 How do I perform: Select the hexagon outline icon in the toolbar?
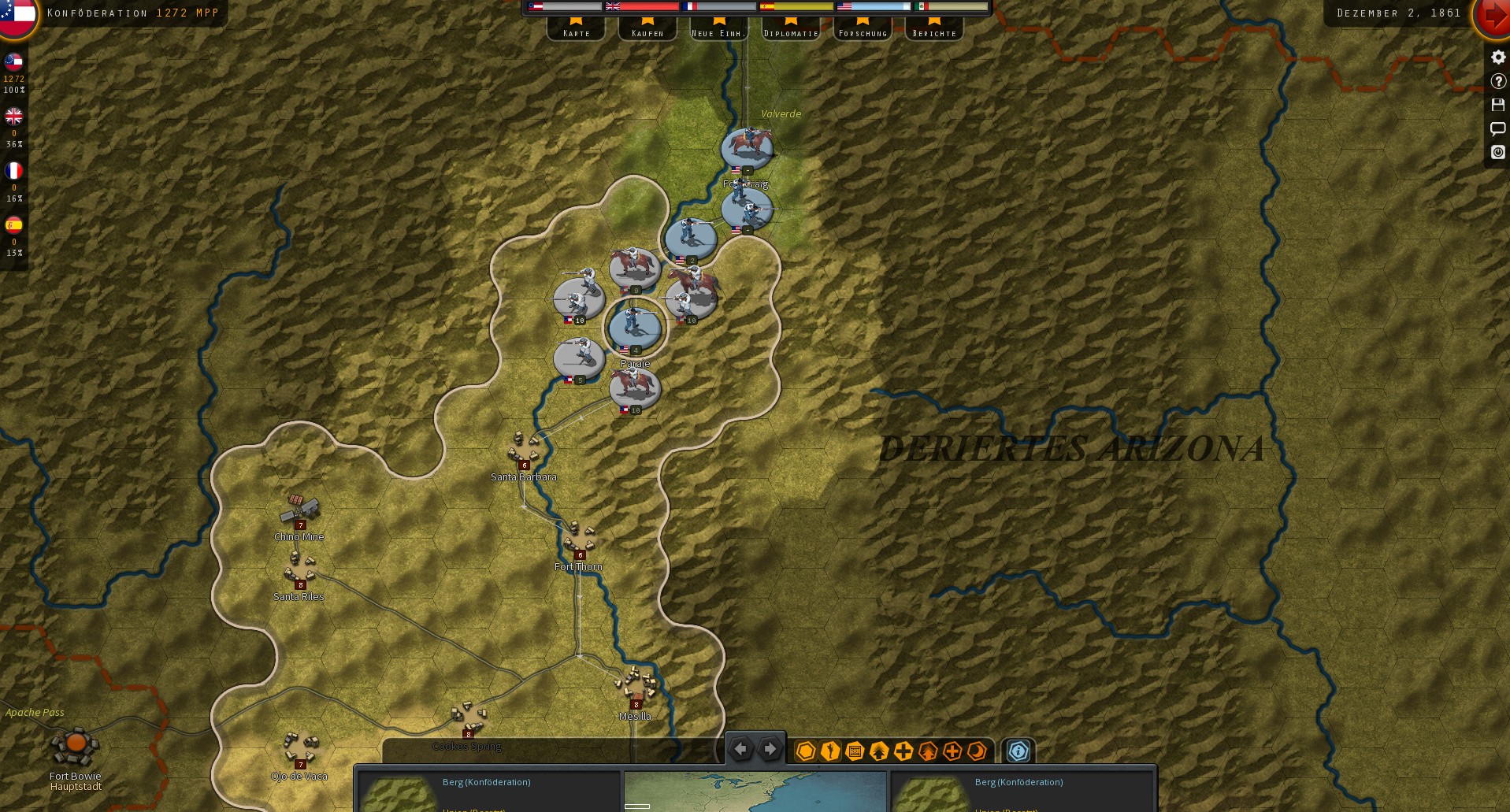[804, 752]
